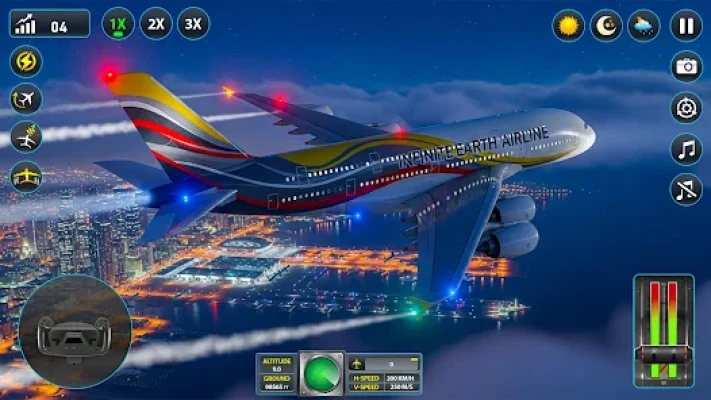Turn on music with the note icon
711x400 pixels.
[686, 149]
